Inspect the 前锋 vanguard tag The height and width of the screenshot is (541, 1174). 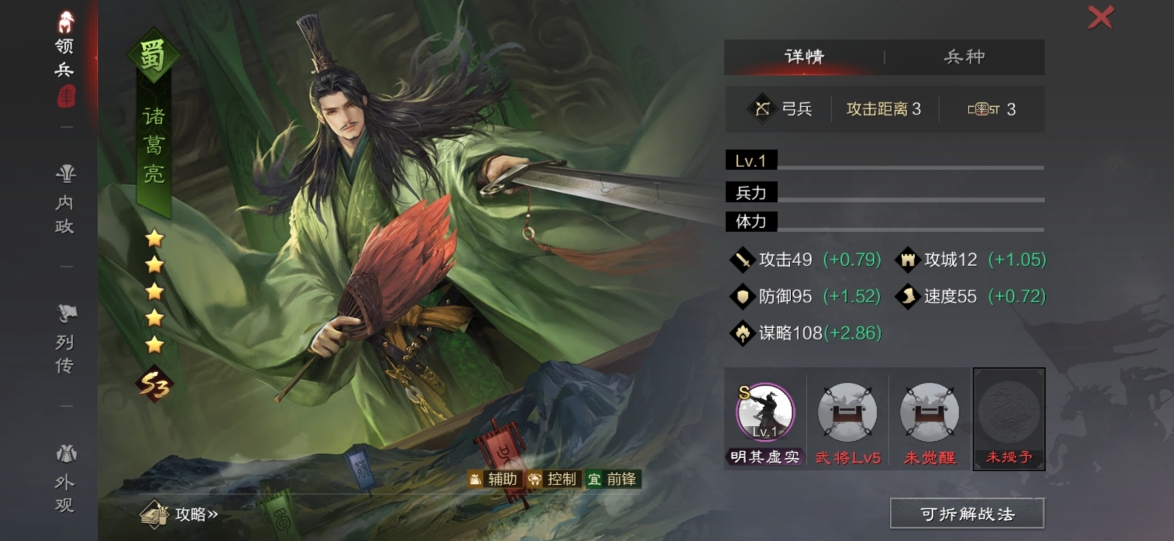coord(612,479)
